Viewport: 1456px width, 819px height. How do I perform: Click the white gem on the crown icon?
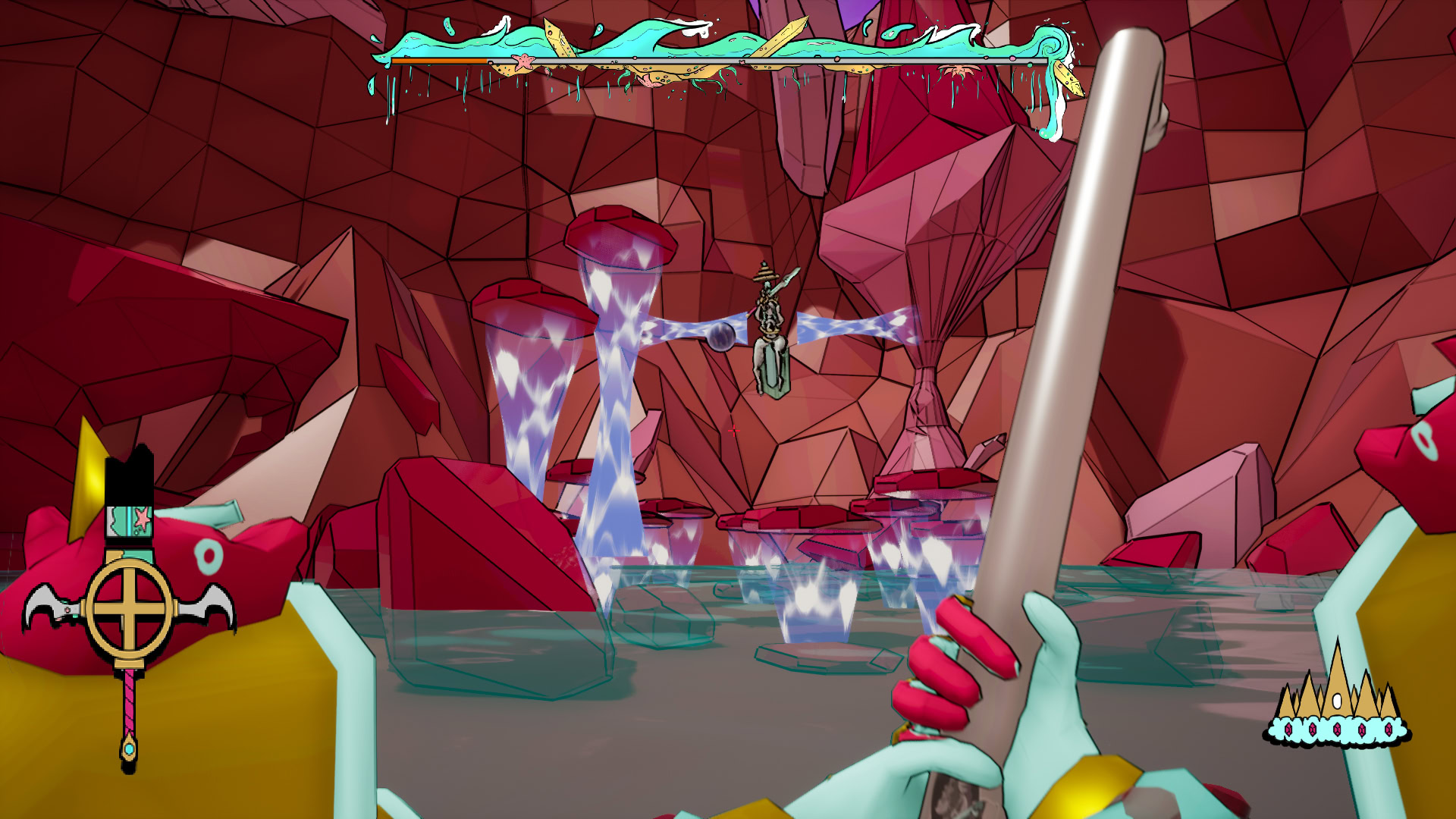[1337, 701]
